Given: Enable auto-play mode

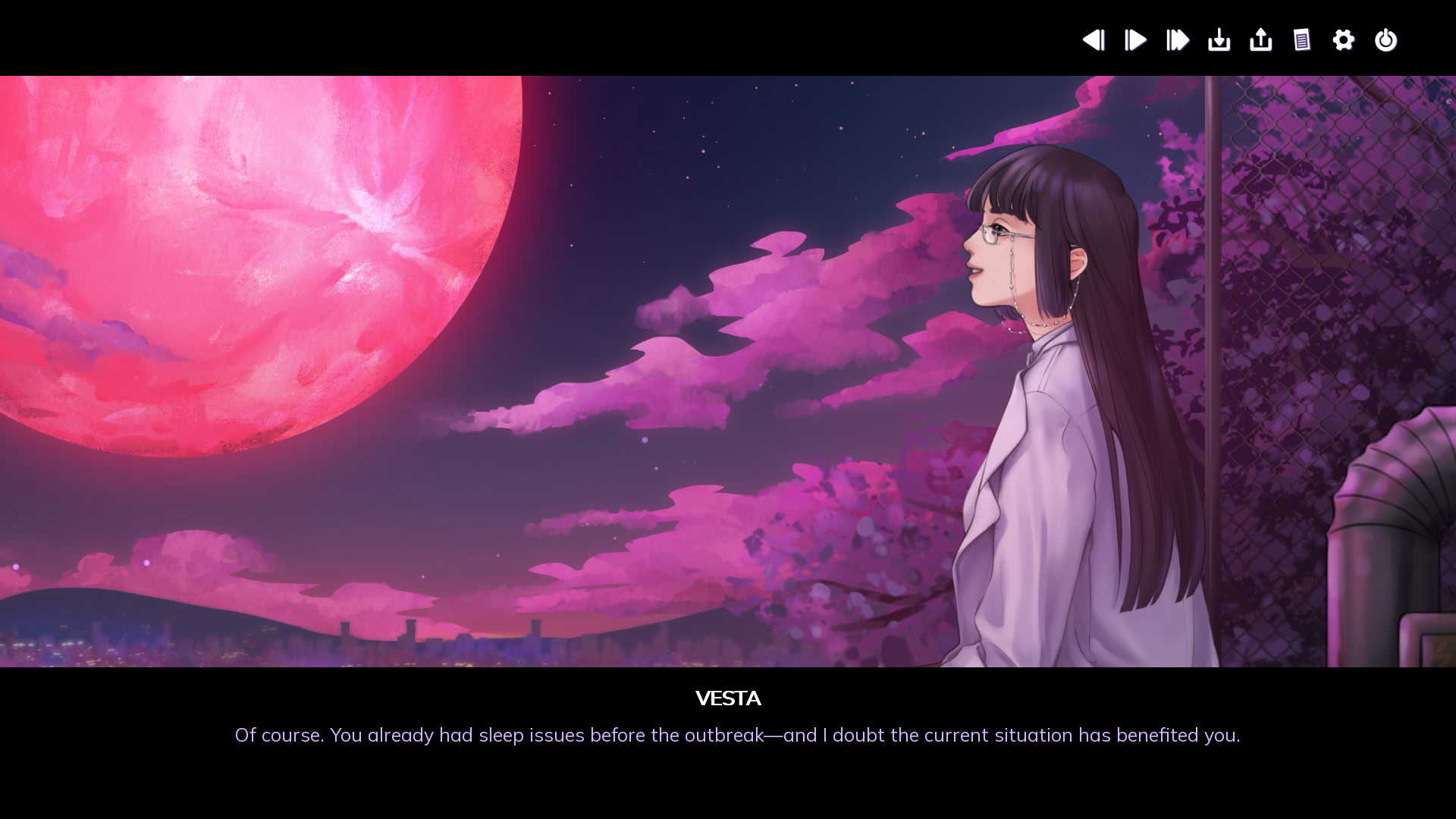Looking at the screenshot, I should pyautogui.click(x=1134, y=40).
